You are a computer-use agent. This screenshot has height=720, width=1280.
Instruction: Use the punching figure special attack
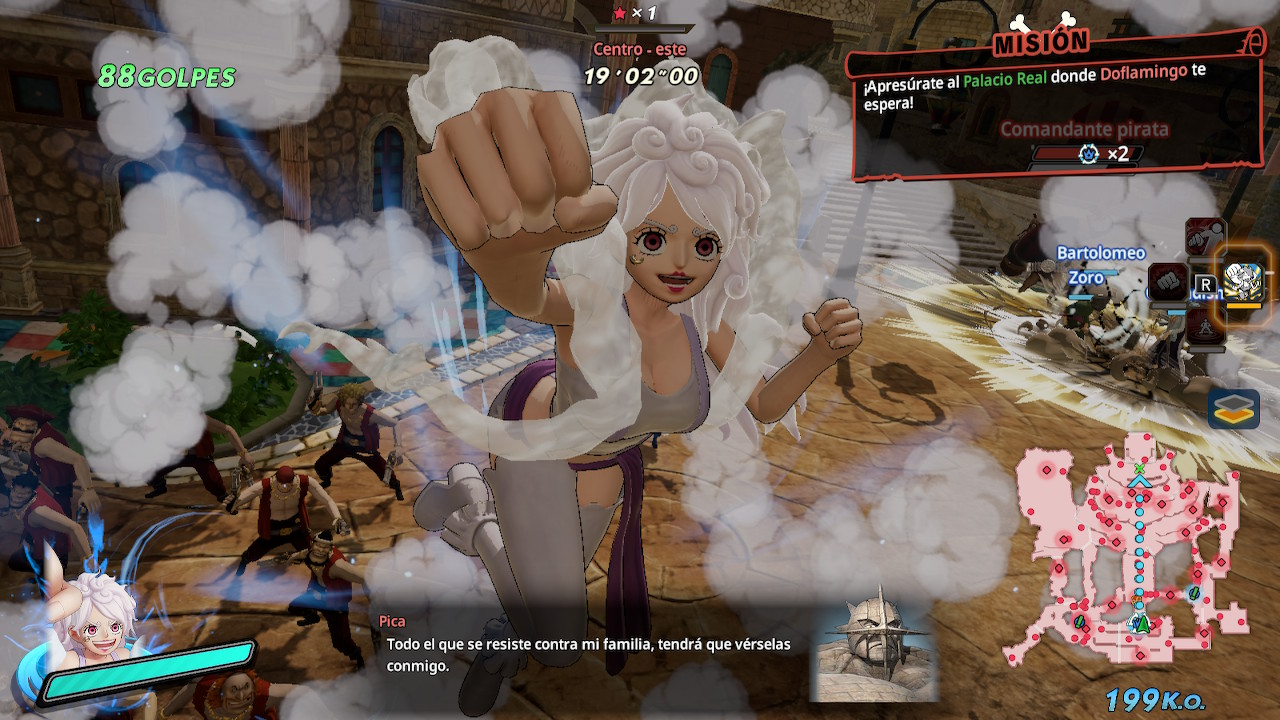[x=1205, y=238]
